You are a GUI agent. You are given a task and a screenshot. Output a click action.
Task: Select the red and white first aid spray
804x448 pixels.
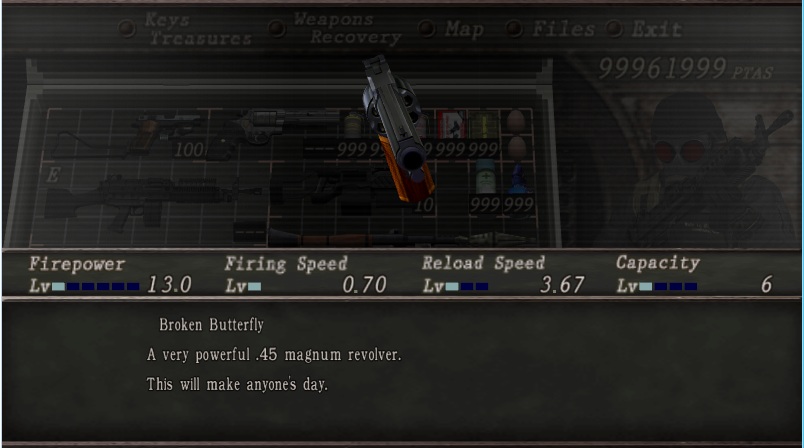(450, 124)
